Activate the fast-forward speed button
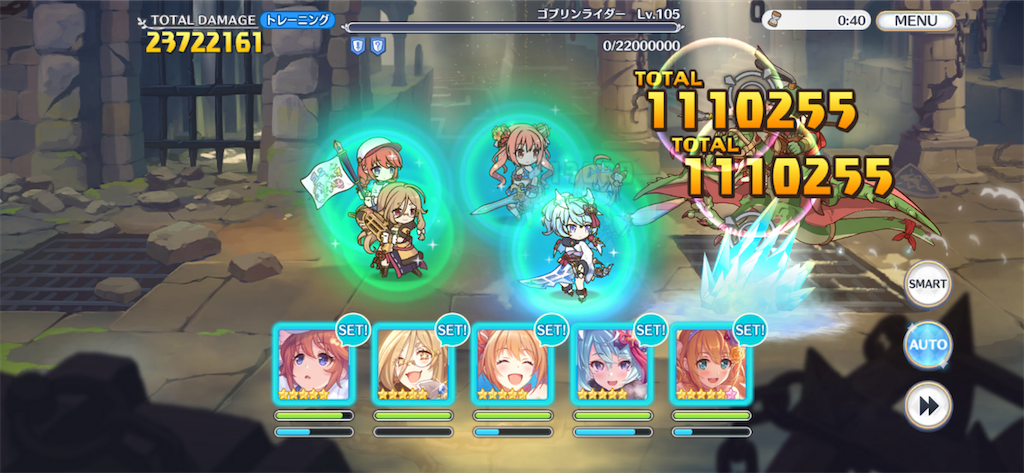 pos(927,406)
